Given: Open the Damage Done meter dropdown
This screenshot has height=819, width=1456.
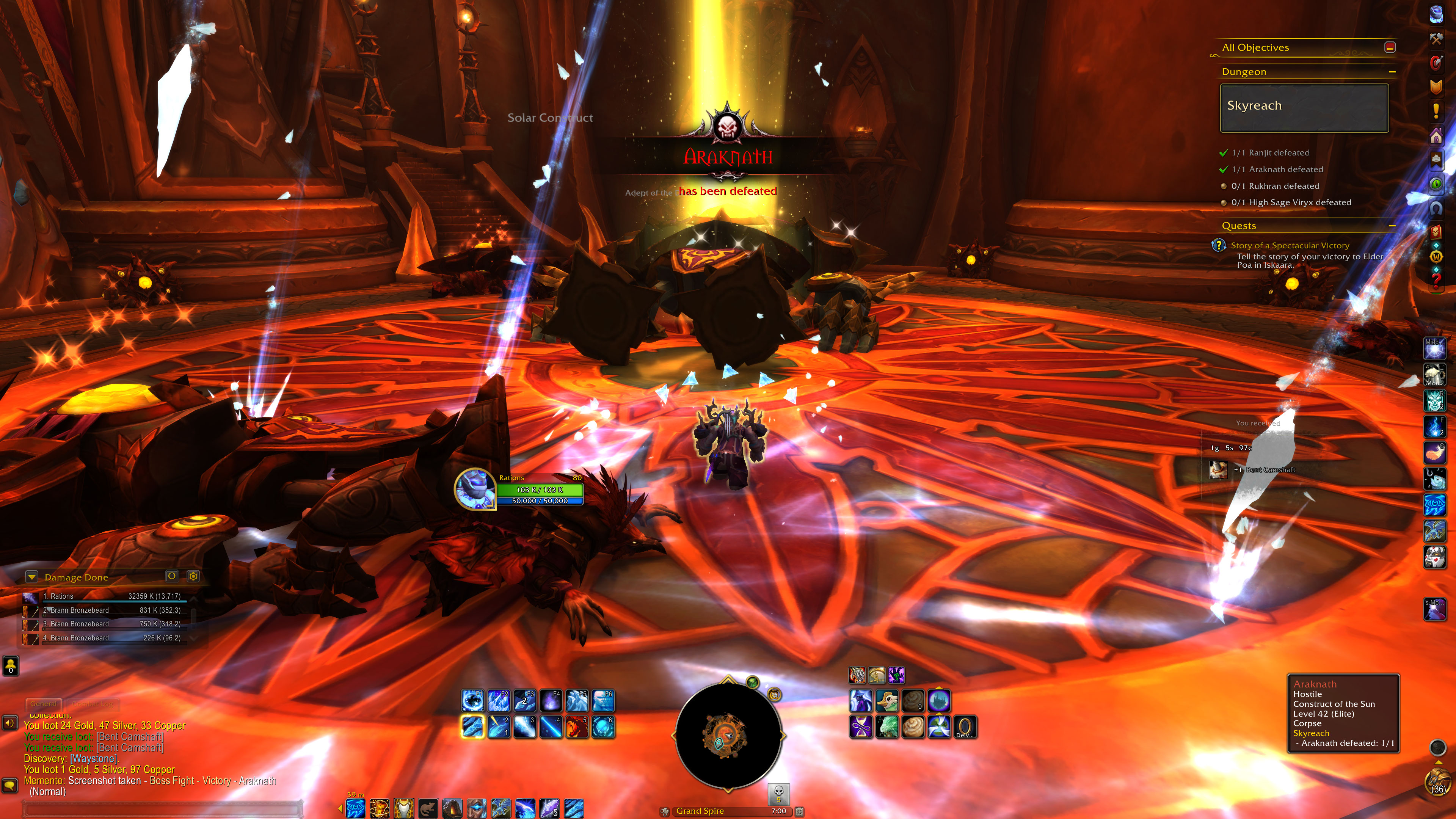Looking at the screenshot, I should (32, 577).
